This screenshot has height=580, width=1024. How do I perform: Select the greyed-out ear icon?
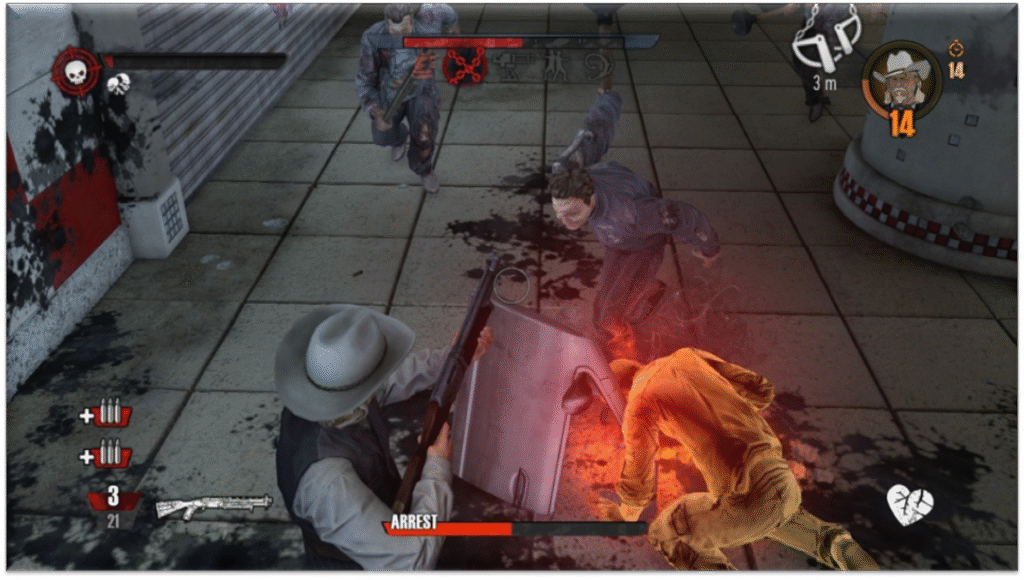point(597,66)
